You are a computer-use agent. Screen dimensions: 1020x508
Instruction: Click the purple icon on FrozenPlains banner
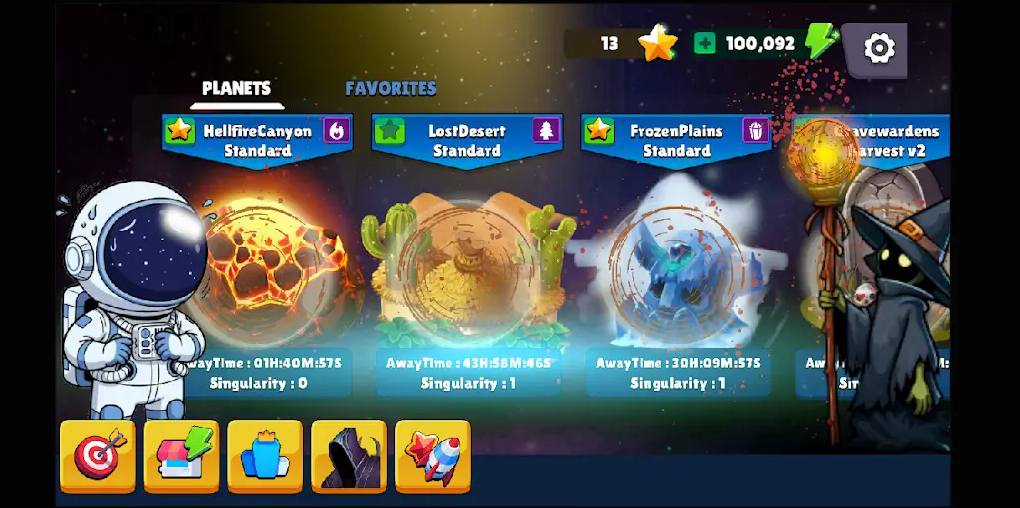click(x=755, y=131)
